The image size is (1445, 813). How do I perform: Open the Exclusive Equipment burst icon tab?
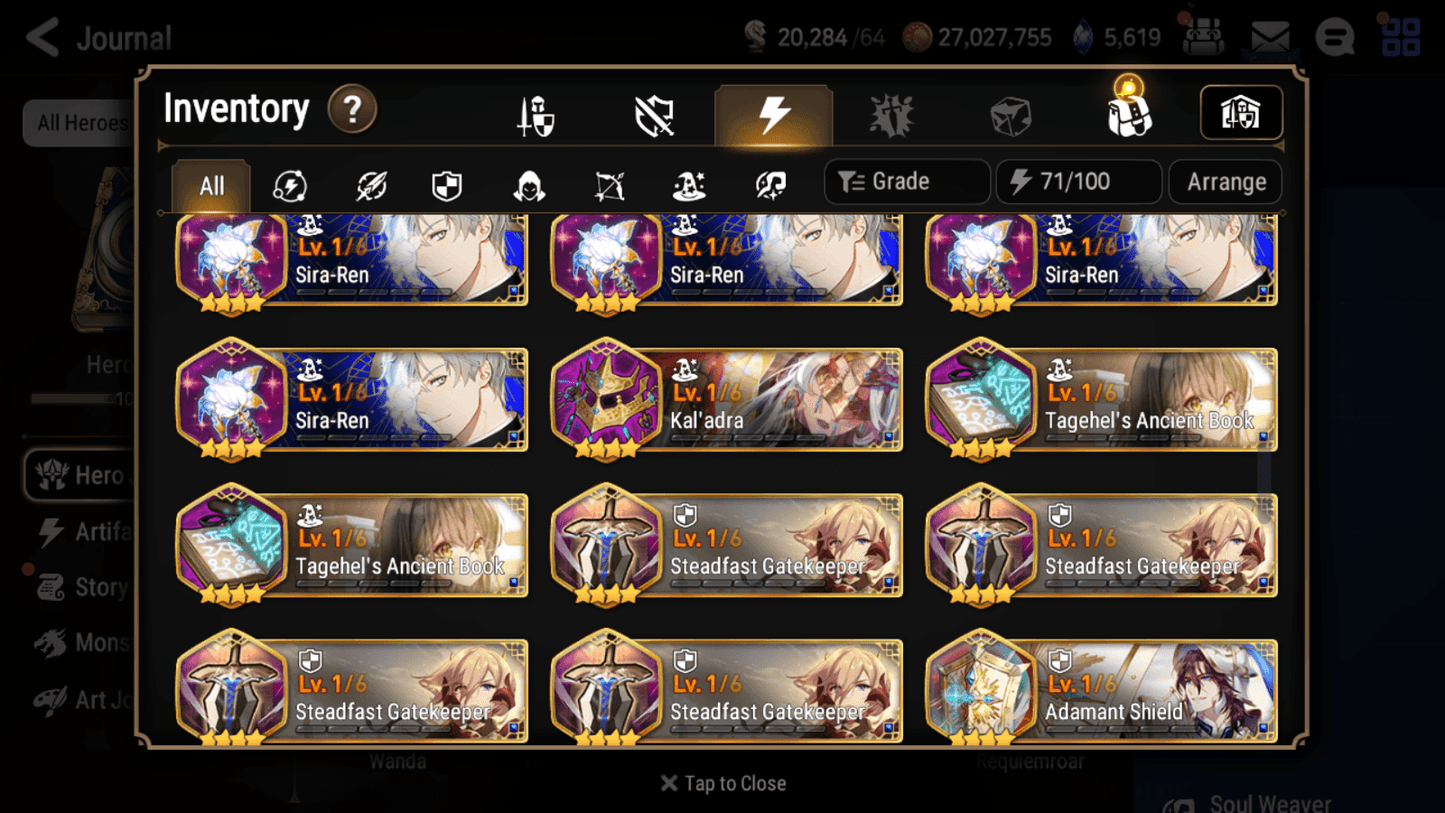click(x=892, y=113)
